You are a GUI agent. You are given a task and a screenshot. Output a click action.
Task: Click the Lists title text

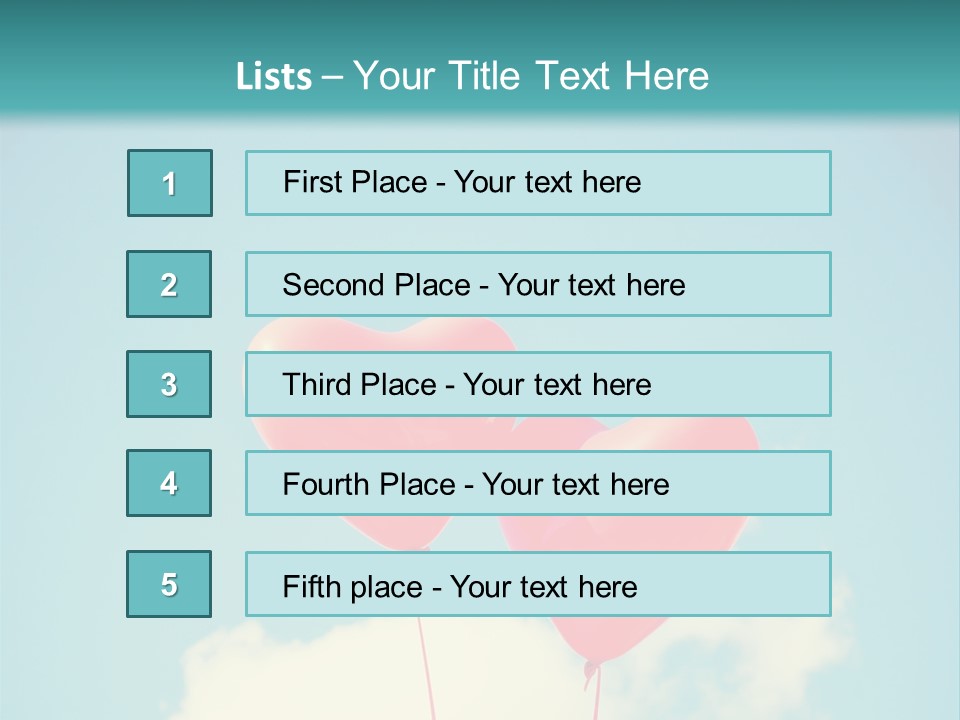click(472, 76)
